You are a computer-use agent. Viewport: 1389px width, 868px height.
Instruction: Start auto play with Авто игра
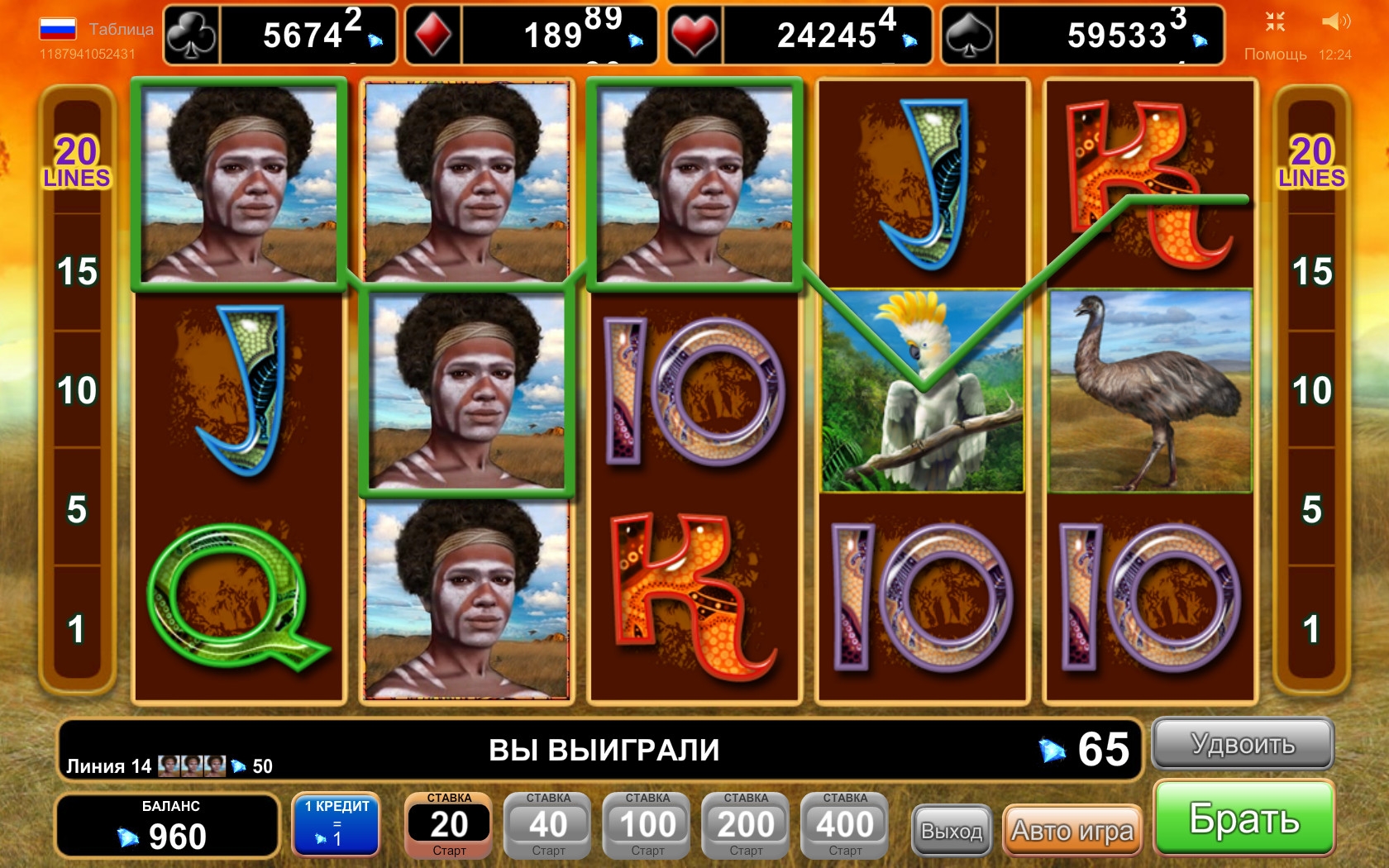pyautogui.click(x=1072, y=830)
